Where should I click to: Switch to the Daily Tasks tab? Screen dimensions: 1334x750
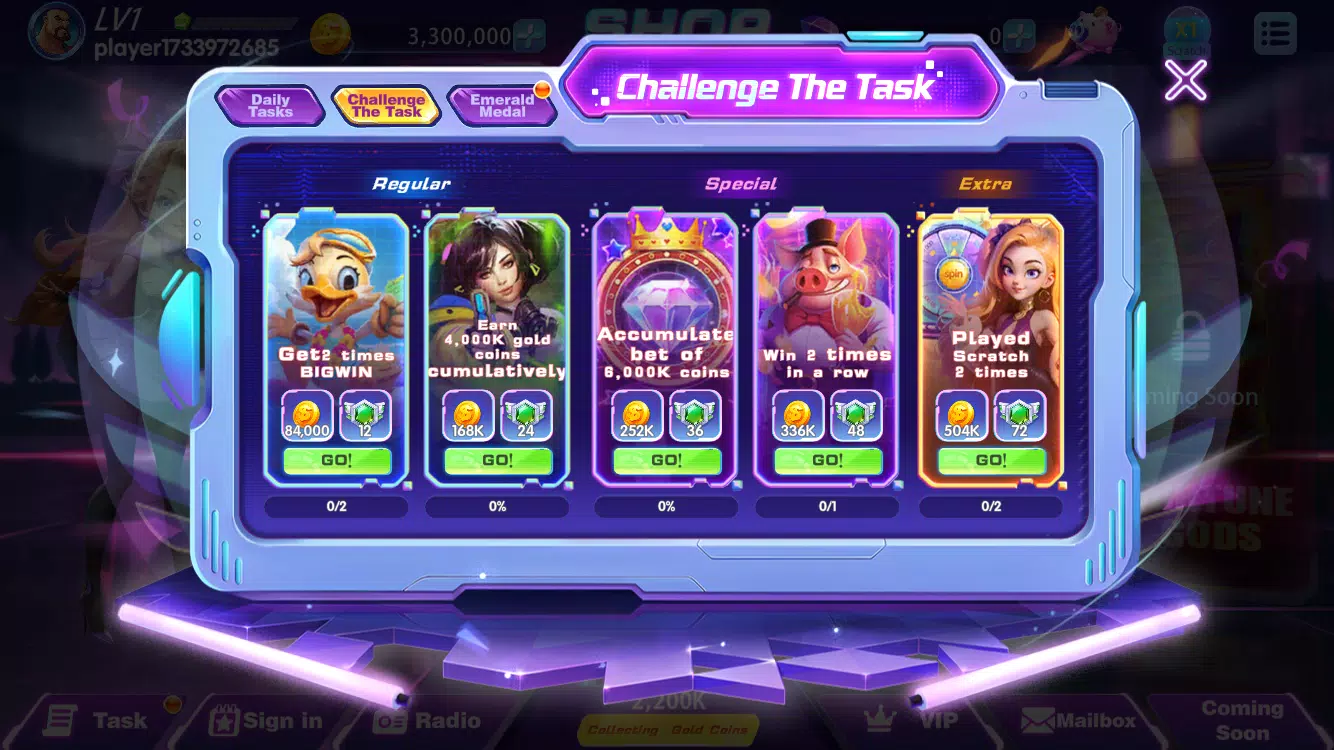[270, 106]
